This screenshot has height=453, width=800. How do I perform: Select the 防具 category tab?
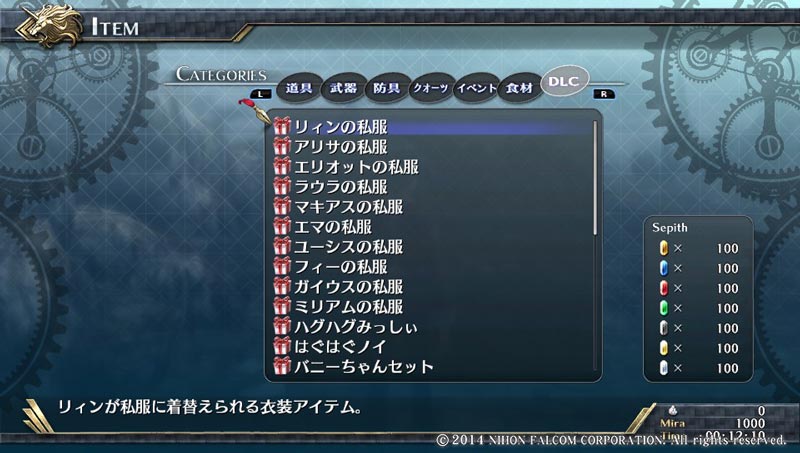[387, 88]
